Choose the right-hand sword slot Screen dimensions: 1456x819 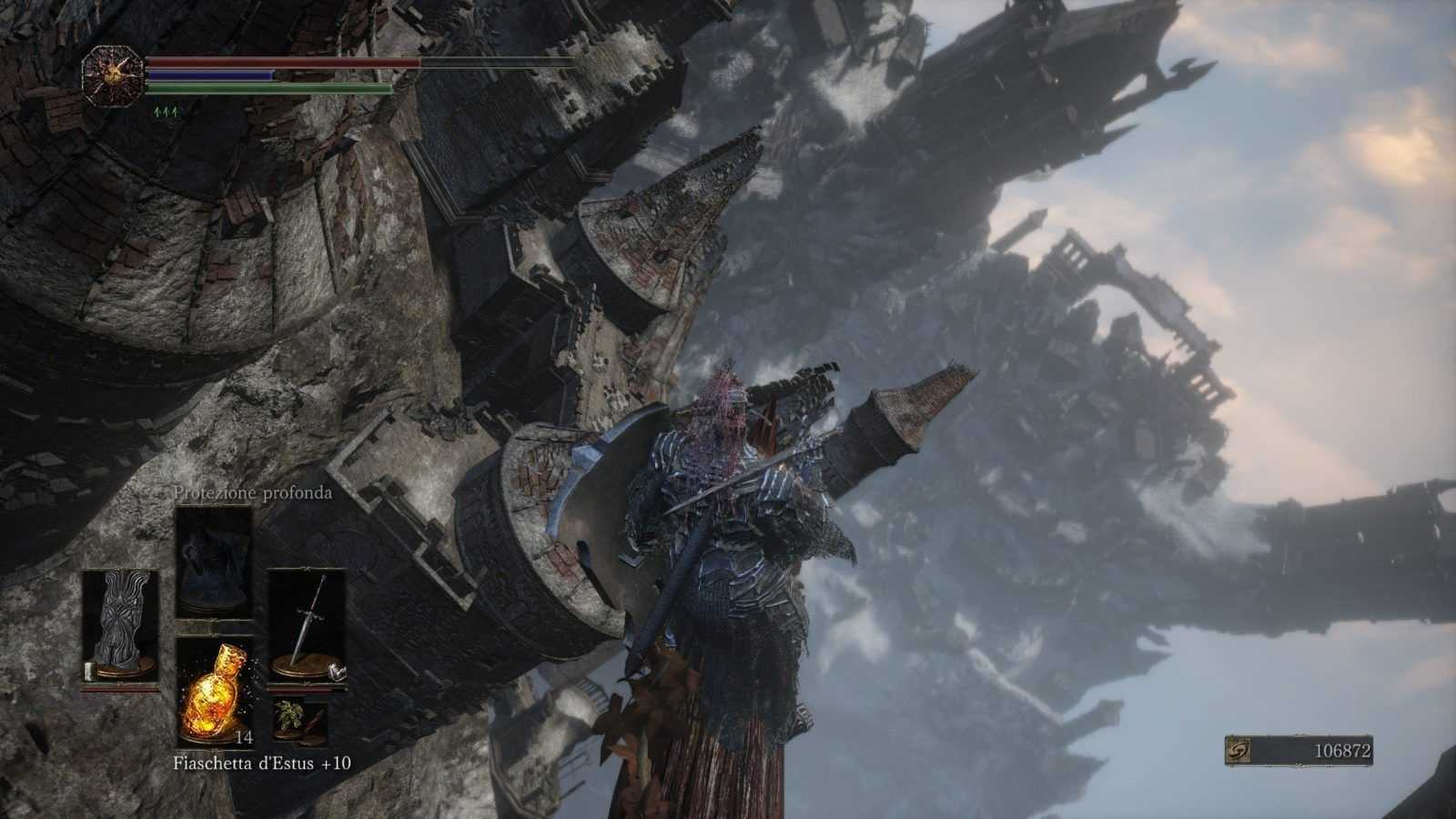point(307,626)
